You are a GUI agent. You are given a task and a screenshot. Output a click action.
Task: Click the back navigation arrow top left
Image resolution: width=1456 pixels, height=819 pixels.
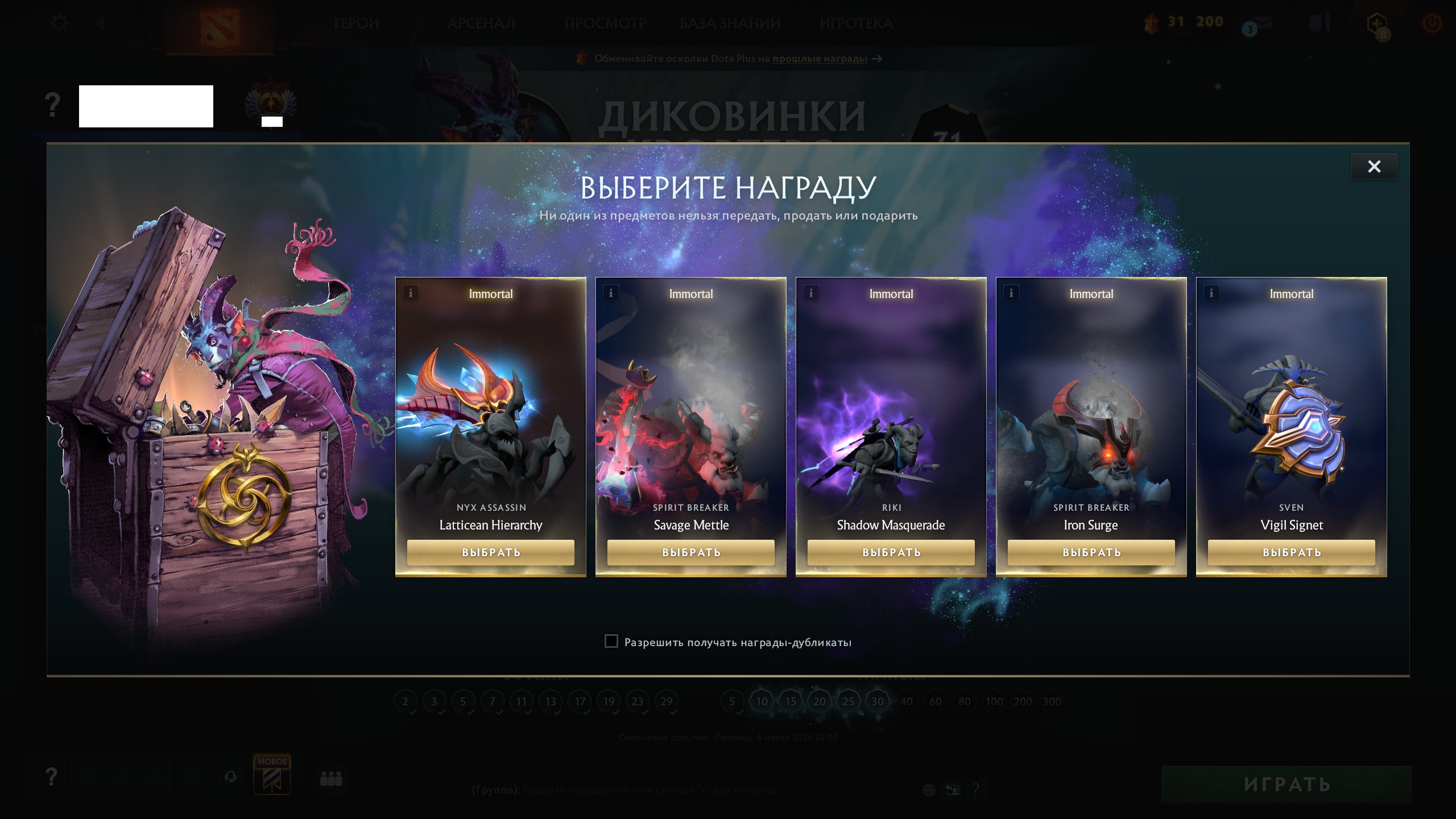100,23
